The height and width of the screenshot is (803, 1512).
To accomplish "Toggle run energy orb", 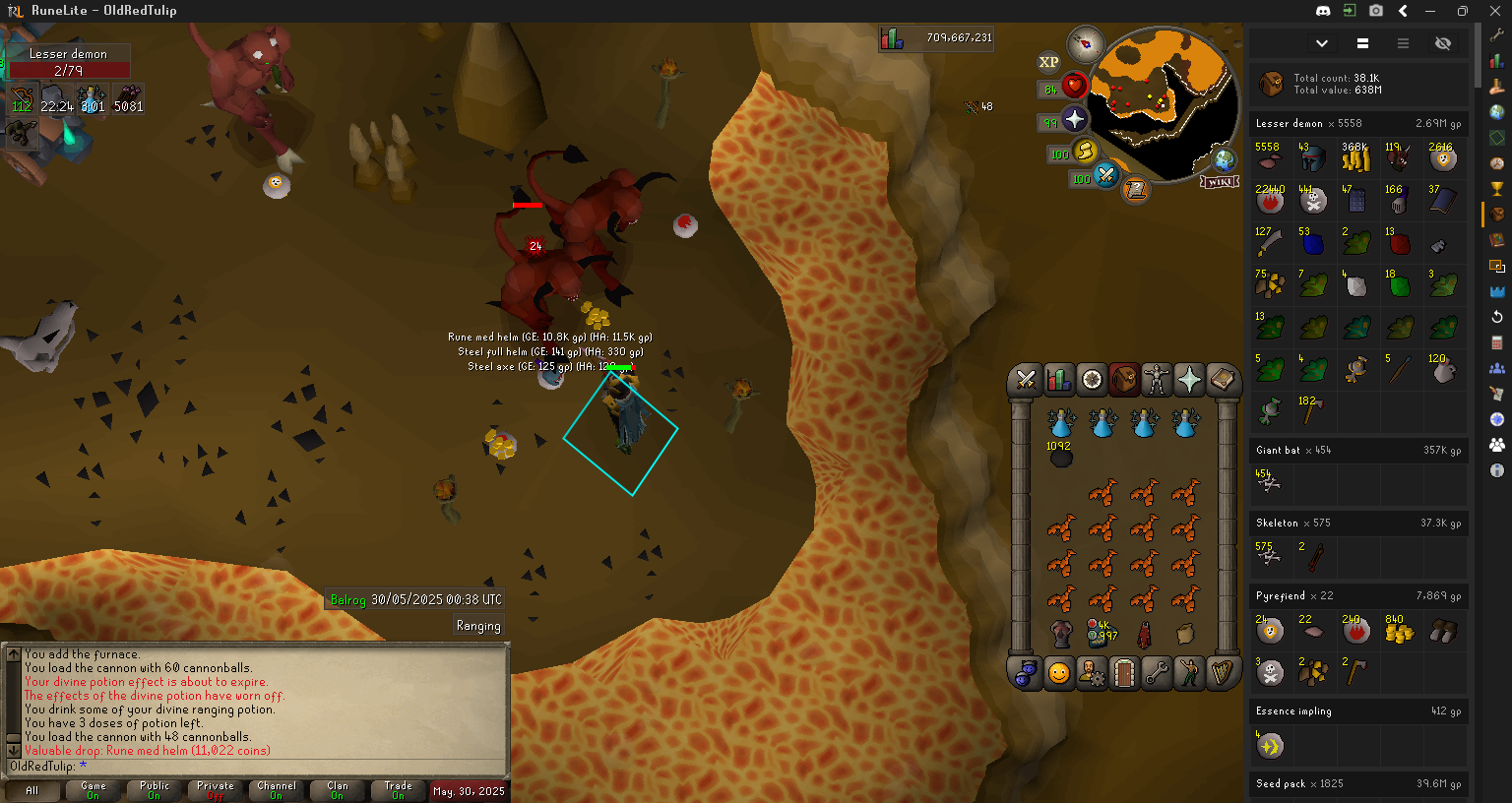I will click(x=1084, y=152).
